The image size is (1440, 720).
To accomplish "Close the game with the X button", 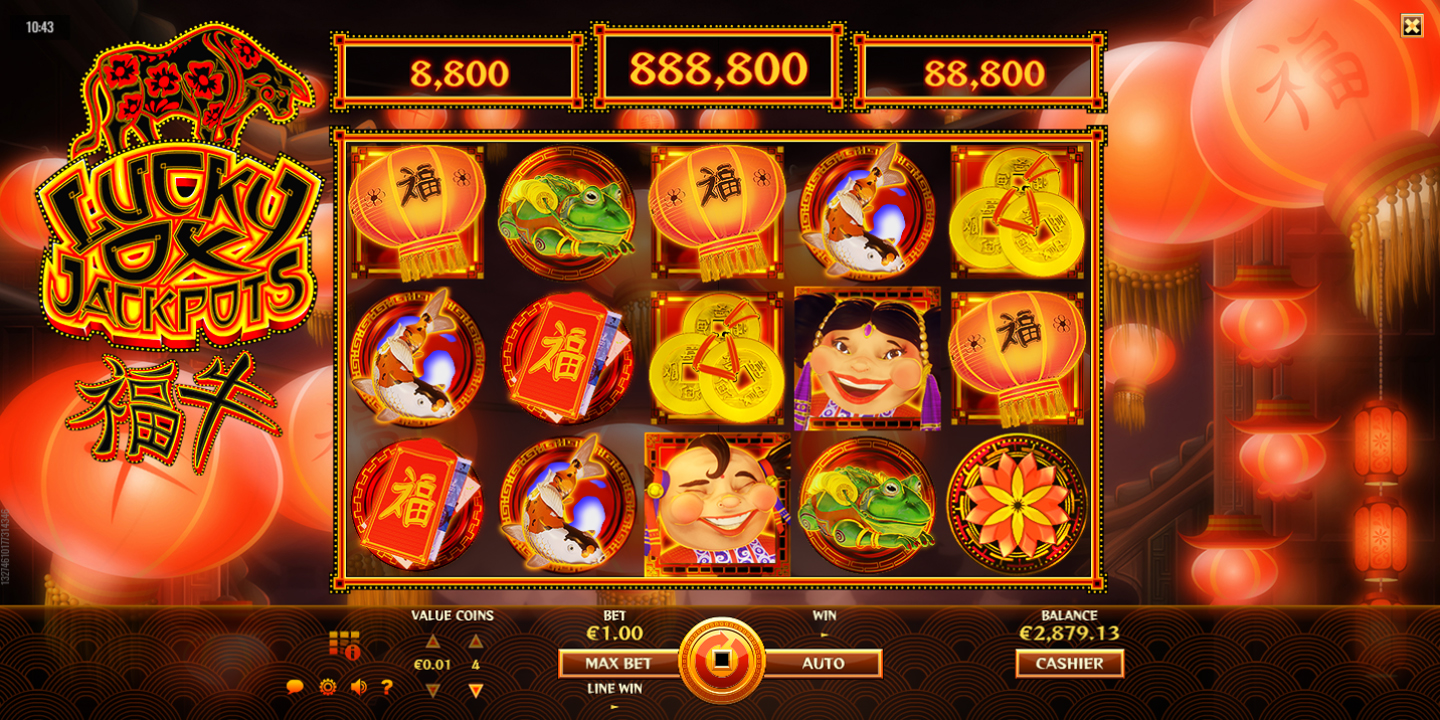I will click(1411, 26).
